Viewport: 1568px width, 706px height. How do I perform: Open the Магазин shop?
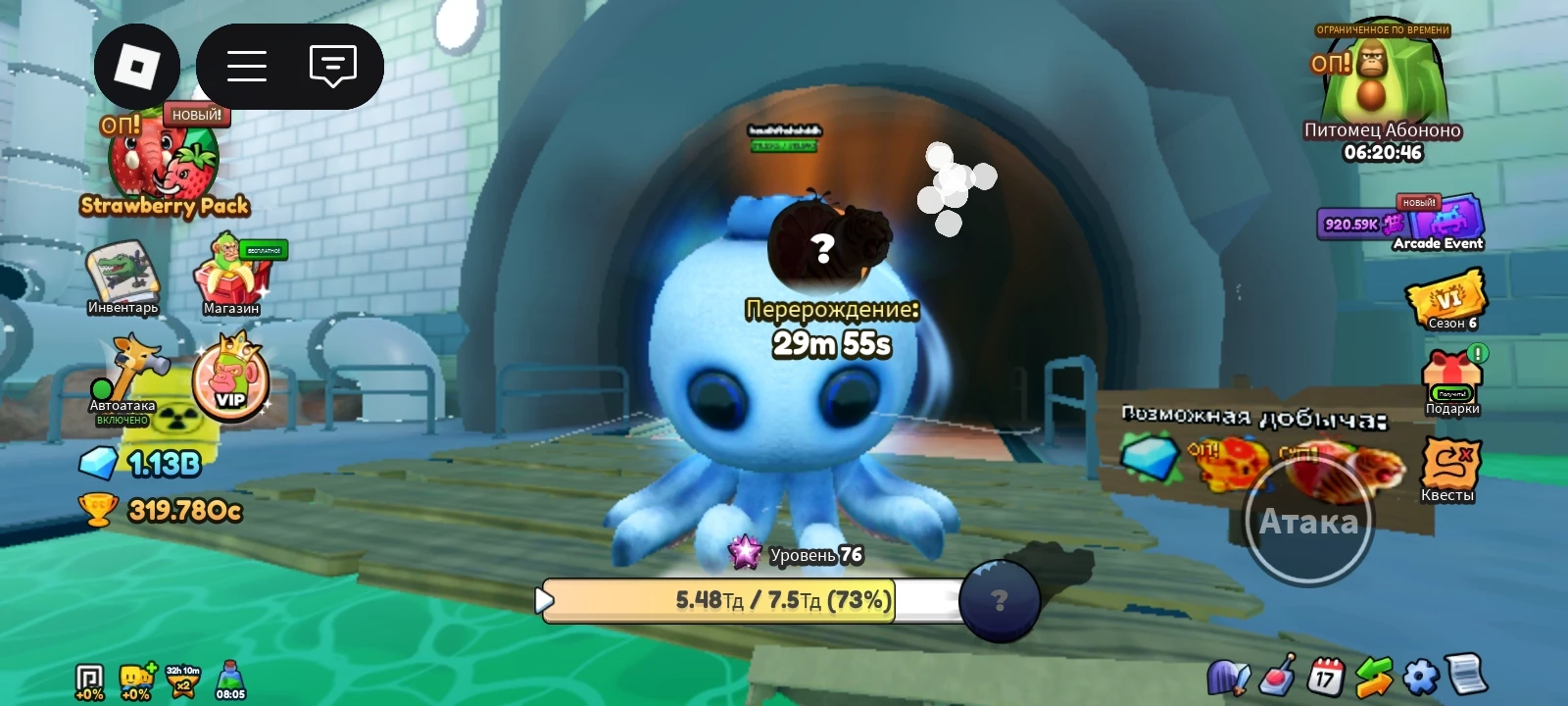pos(231,275)
